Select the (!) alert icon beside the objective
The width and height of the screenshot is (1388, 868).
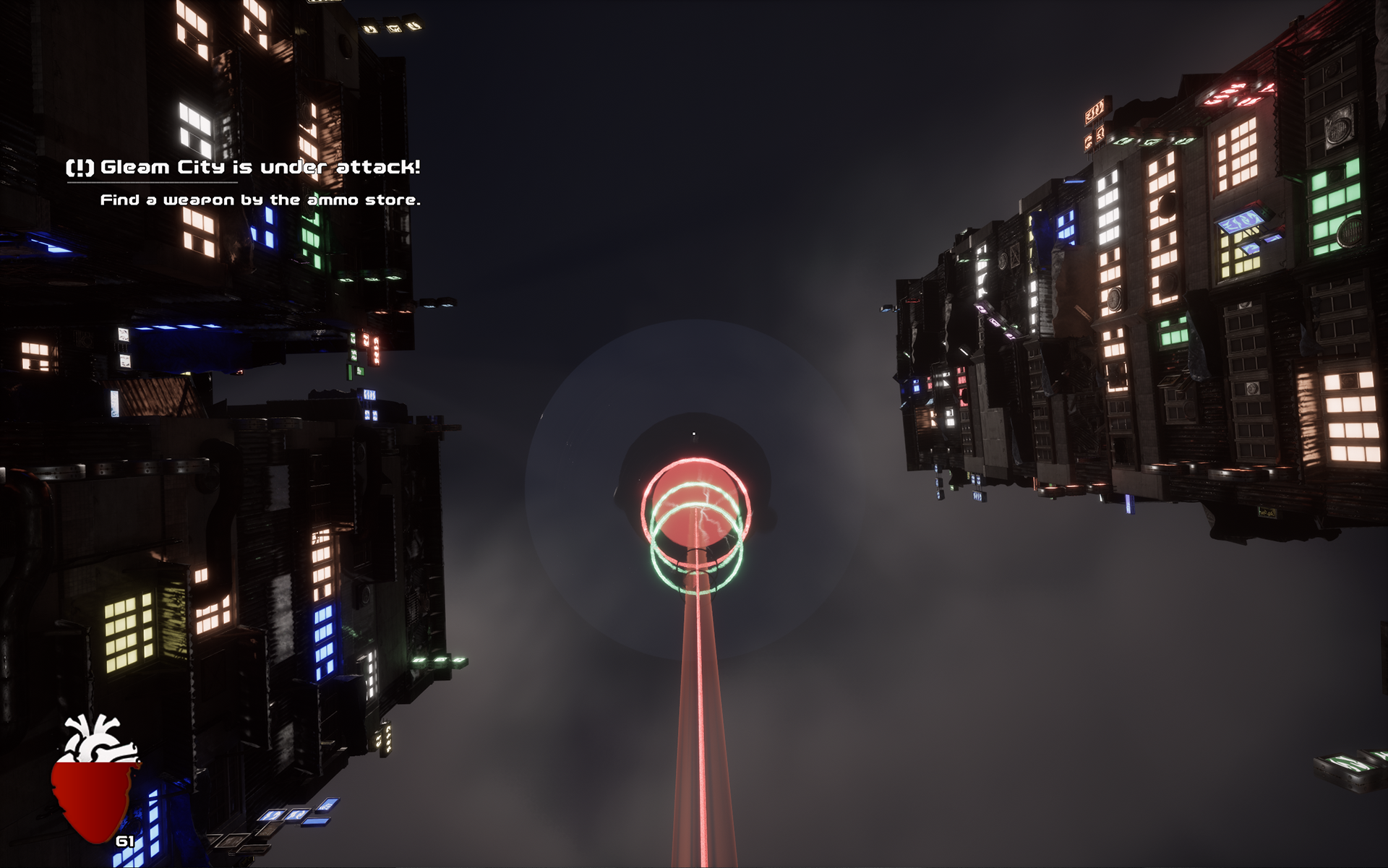(81, 167)
